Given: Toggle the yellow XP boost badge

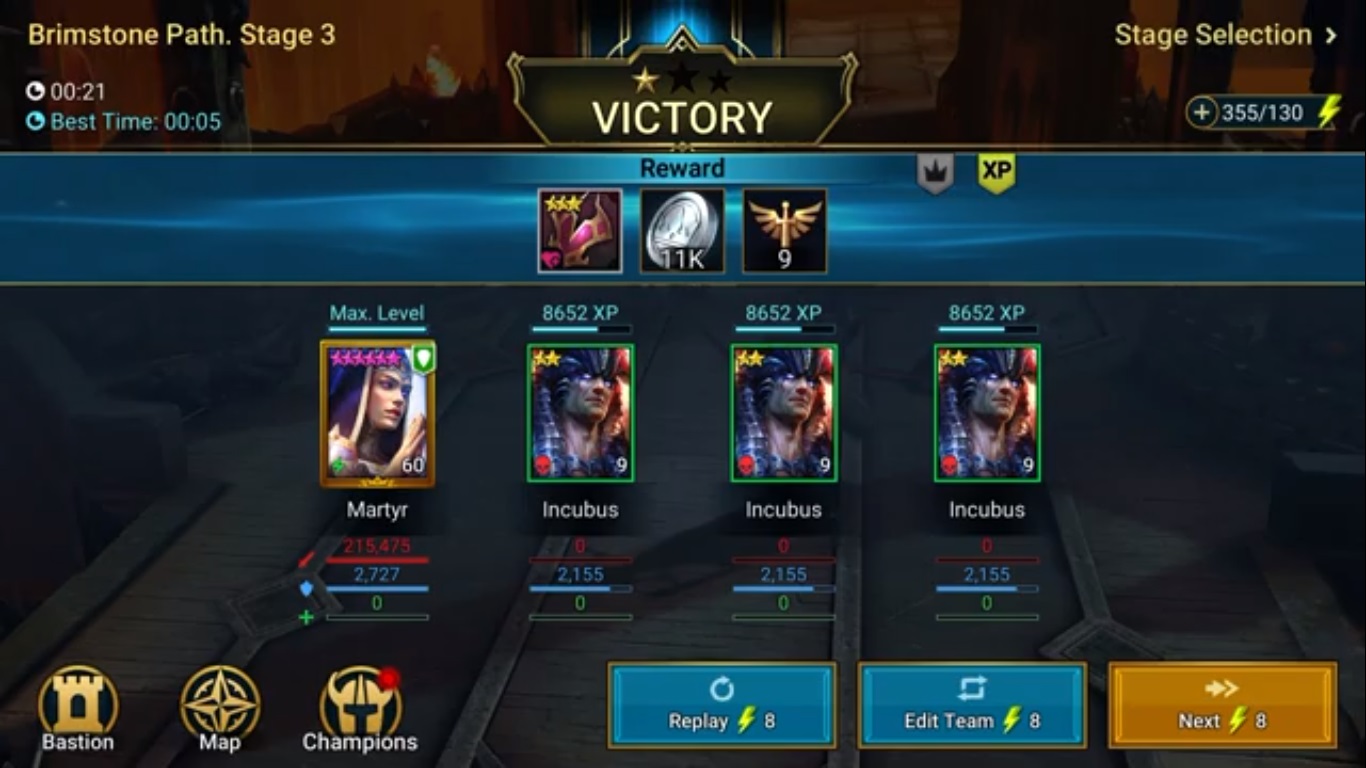Looking at the screenshot, I should pyautogui.click(x=996, y=170).
